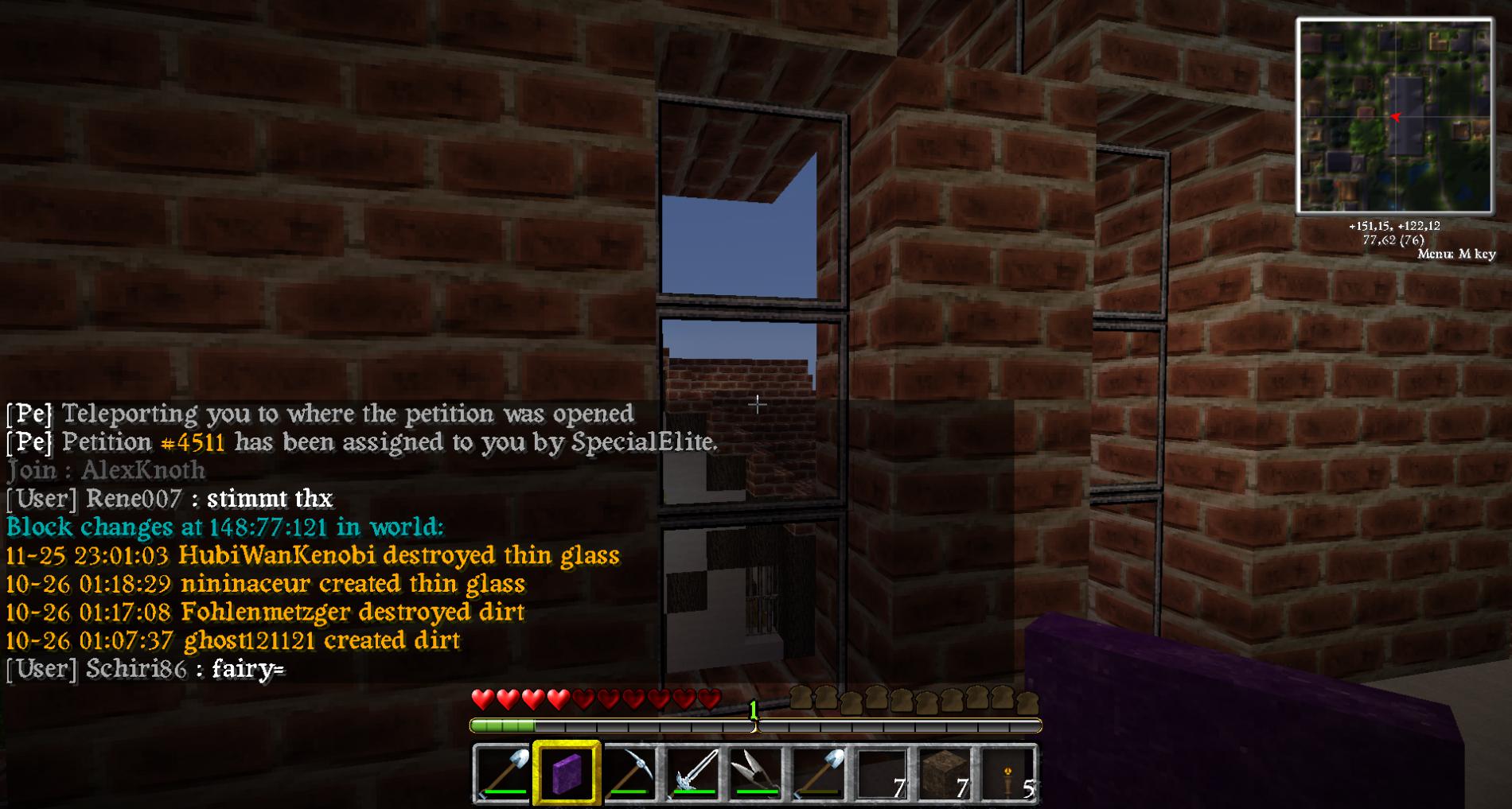Choose the torch stack in hotbar
The width and height of the screenshot is (1512, 809).
[x=1008, y=772]
